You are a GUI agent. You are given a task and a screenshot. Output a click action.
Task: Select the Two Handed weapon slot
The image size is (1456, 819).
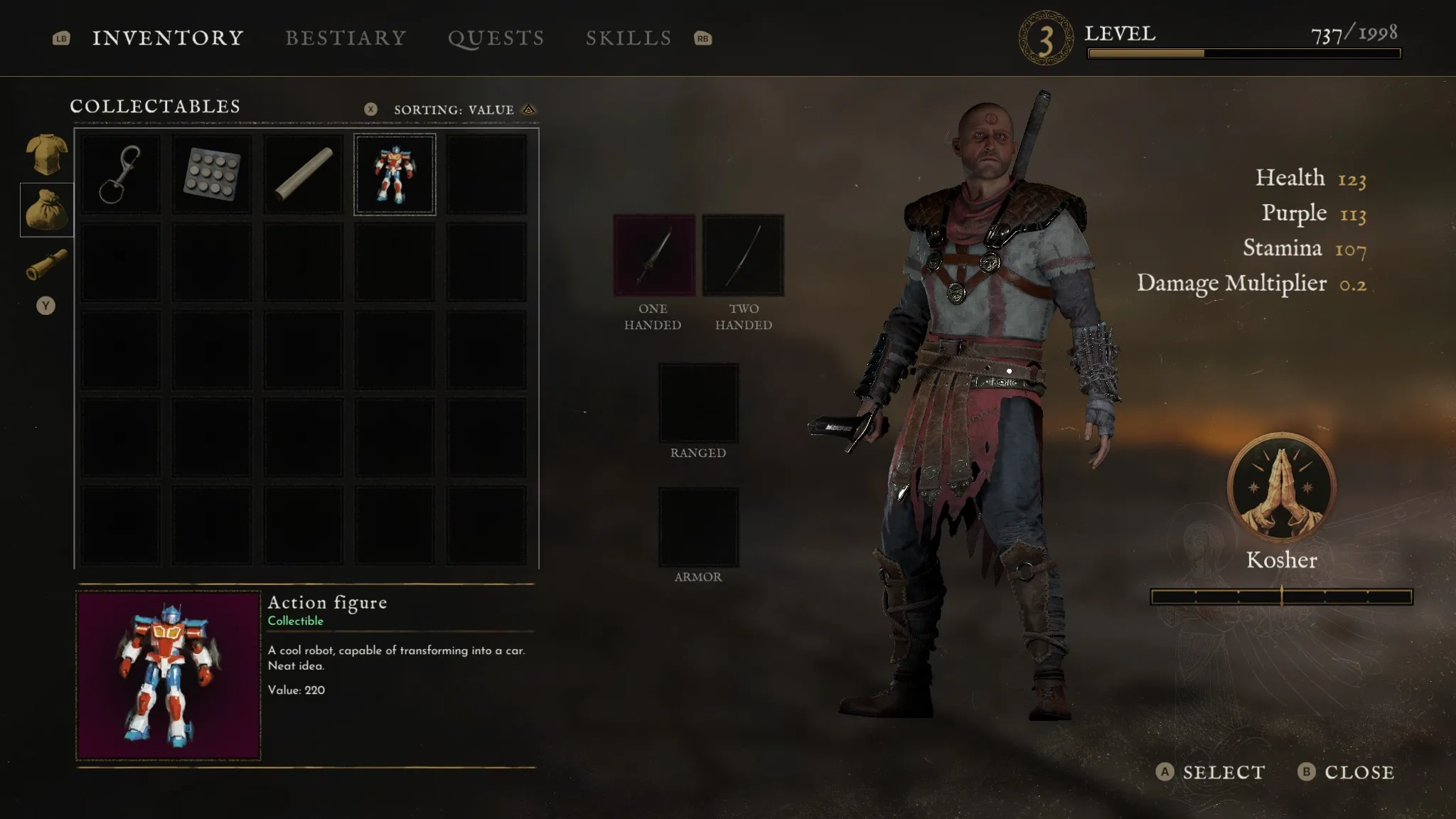(x=743, y=255)
